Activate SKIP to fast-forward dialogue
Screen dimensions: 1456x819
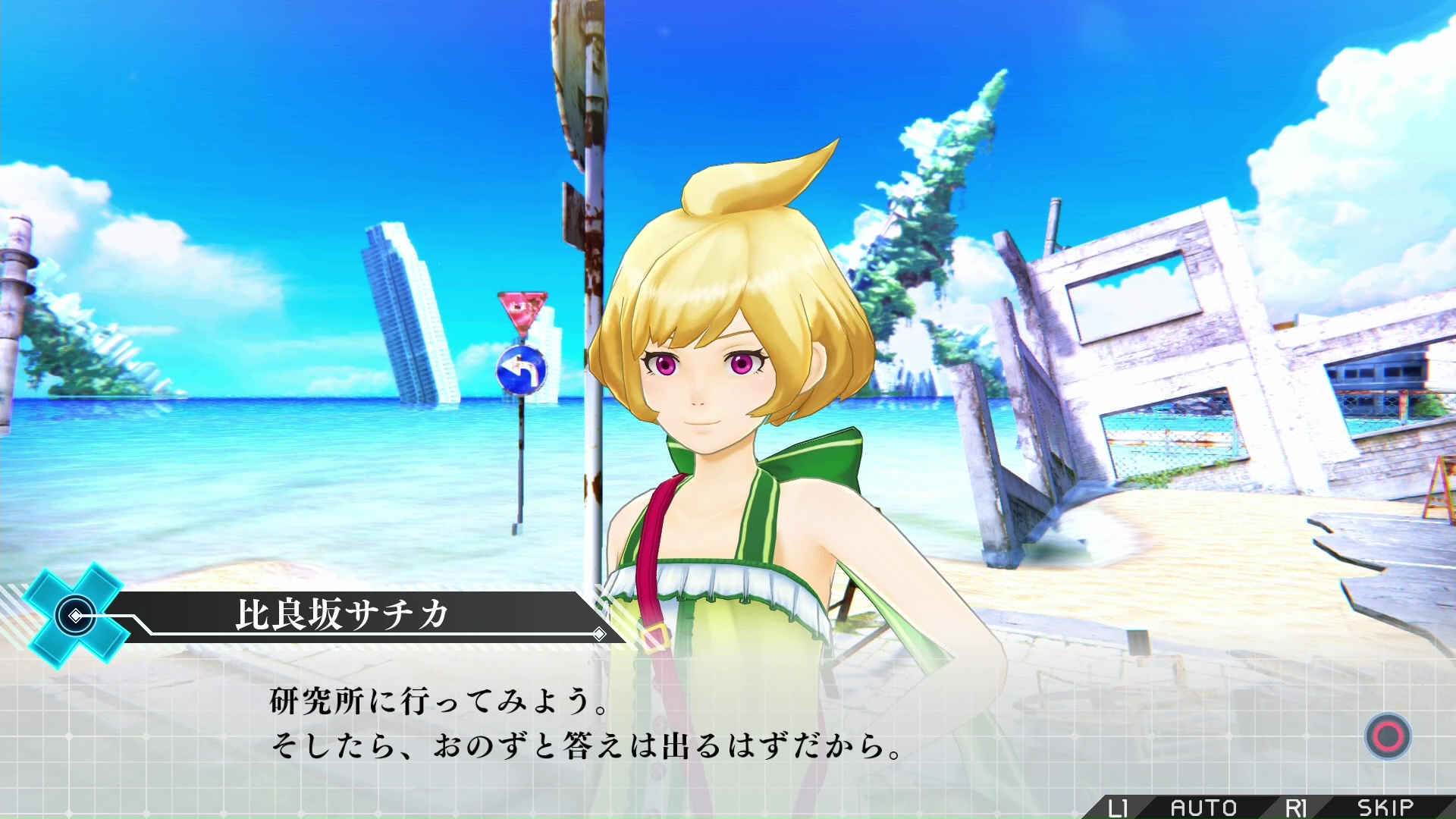coord(1385,808)
